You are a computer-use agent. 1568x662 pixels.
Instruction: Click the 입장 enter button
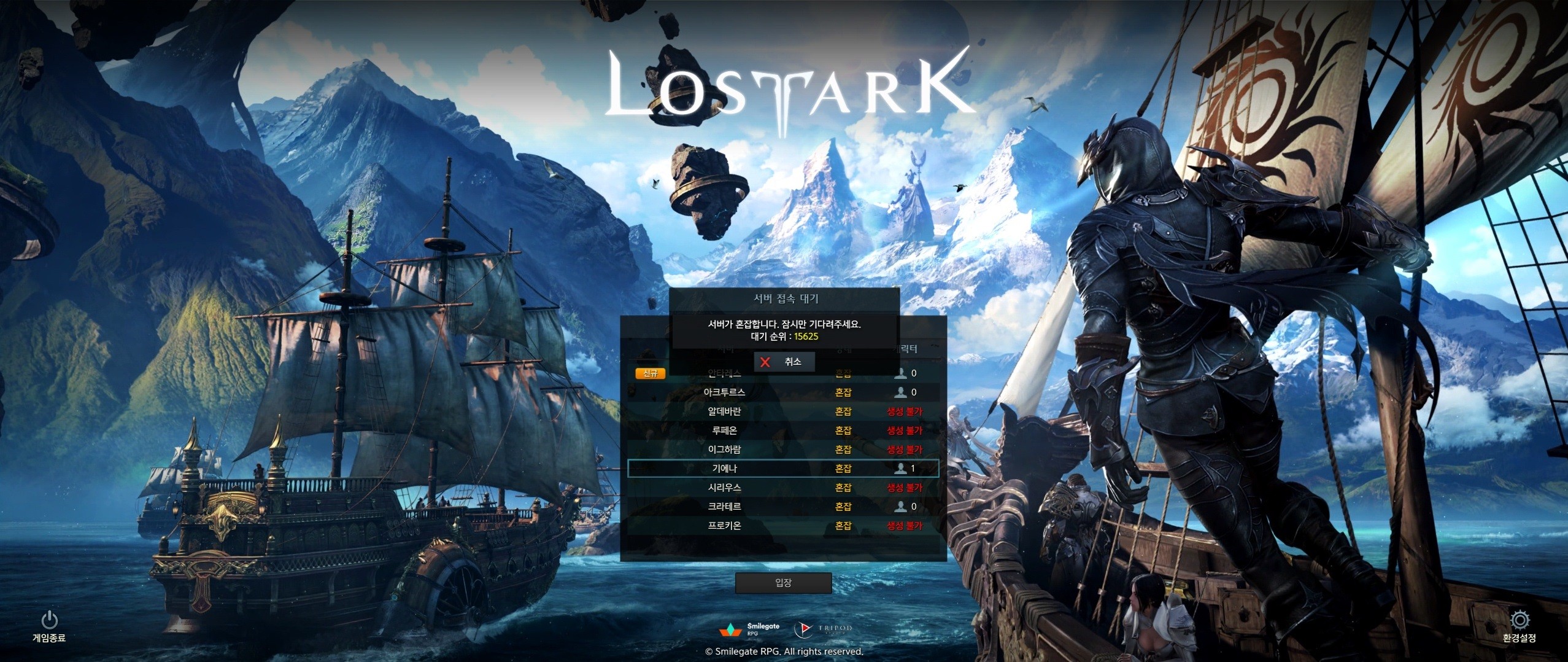coord(783,582)
